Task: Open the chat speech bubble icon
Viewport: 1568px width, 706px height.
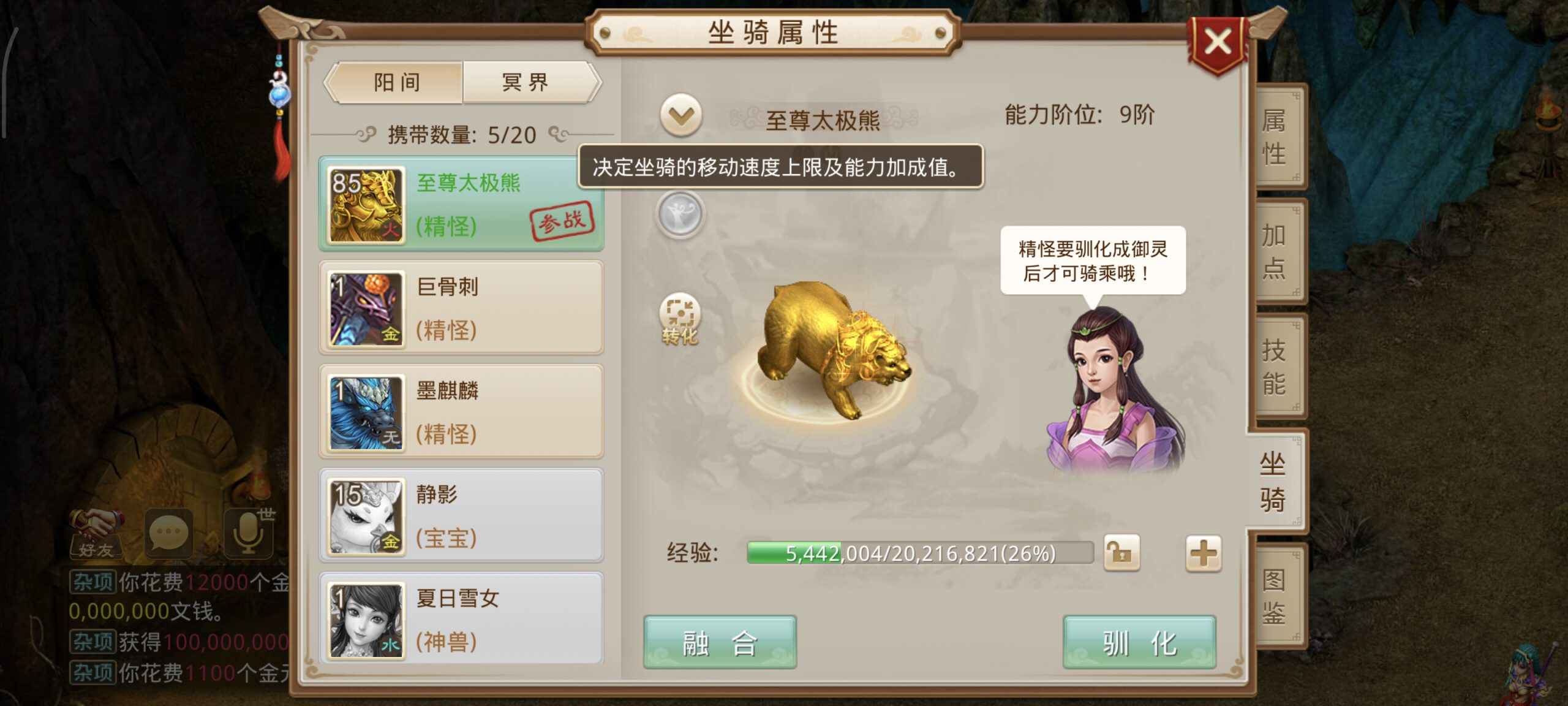Action: point(168,533)
